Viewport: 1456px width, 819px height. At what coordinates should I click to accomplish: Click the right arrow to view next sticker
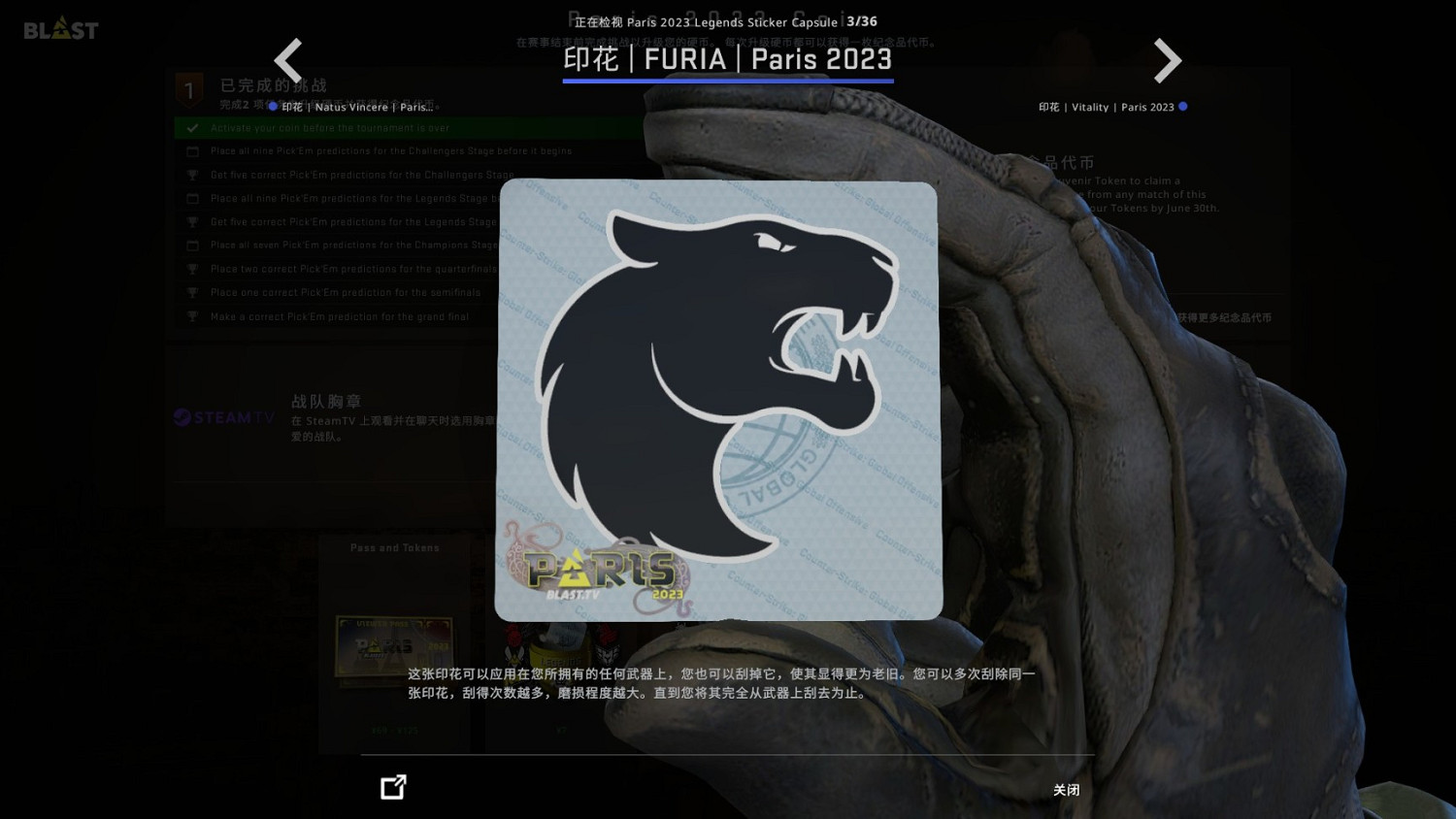coord(1168,60)
